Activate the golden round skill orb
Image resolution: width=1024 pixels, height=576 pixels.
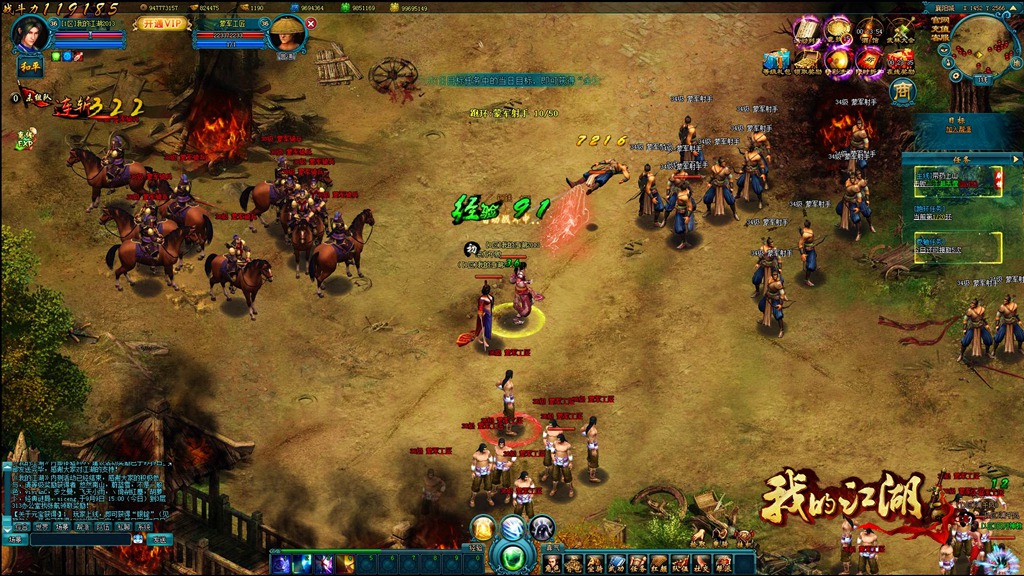click(x=483, y=527)
